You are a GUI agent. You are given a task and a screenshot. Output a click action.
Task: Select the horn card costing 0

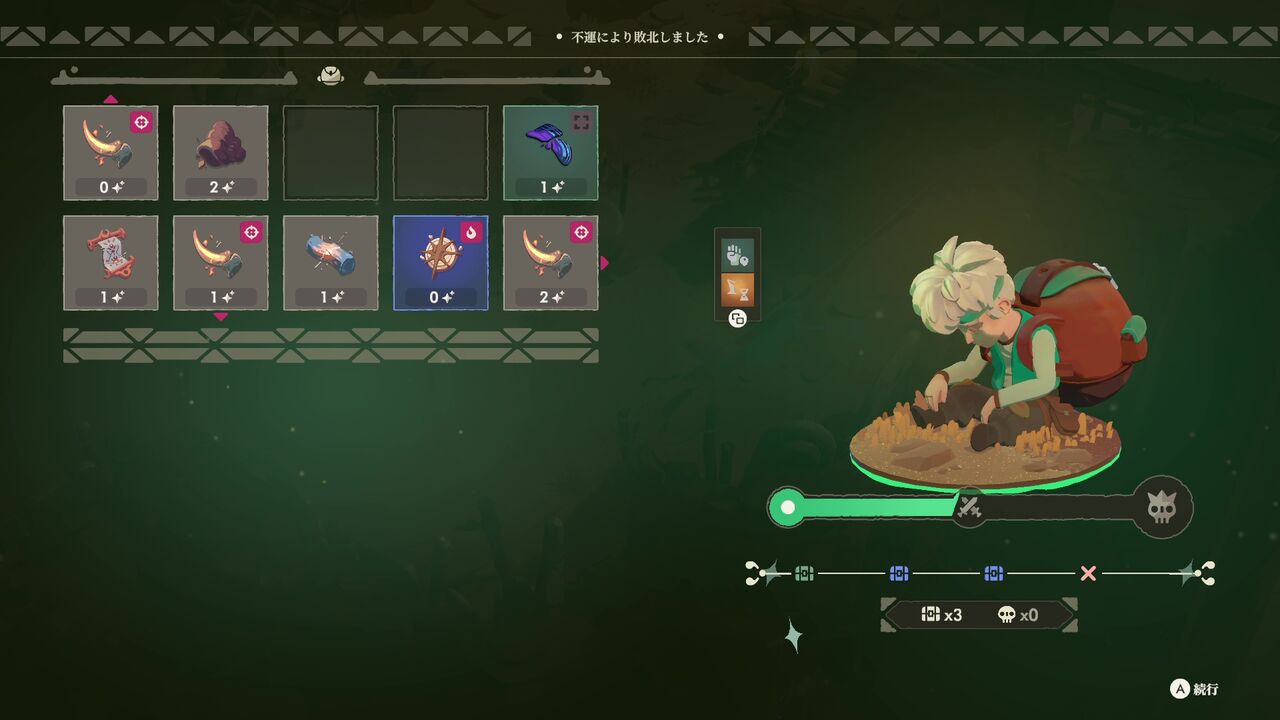[110, 153]
